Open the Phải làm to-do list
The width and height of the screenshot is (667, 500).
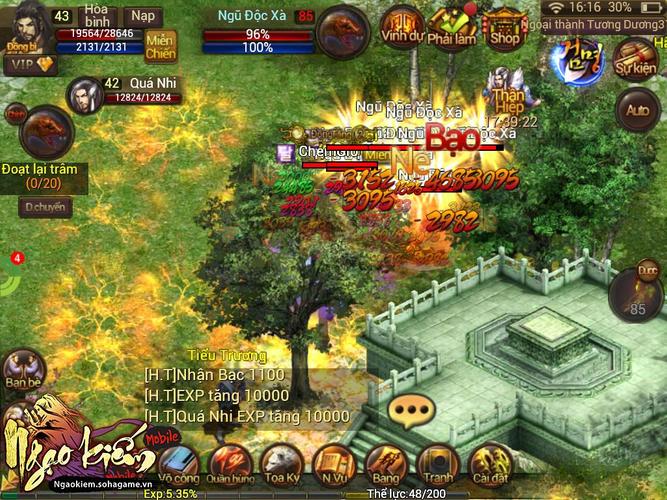[x=453, y=27]
